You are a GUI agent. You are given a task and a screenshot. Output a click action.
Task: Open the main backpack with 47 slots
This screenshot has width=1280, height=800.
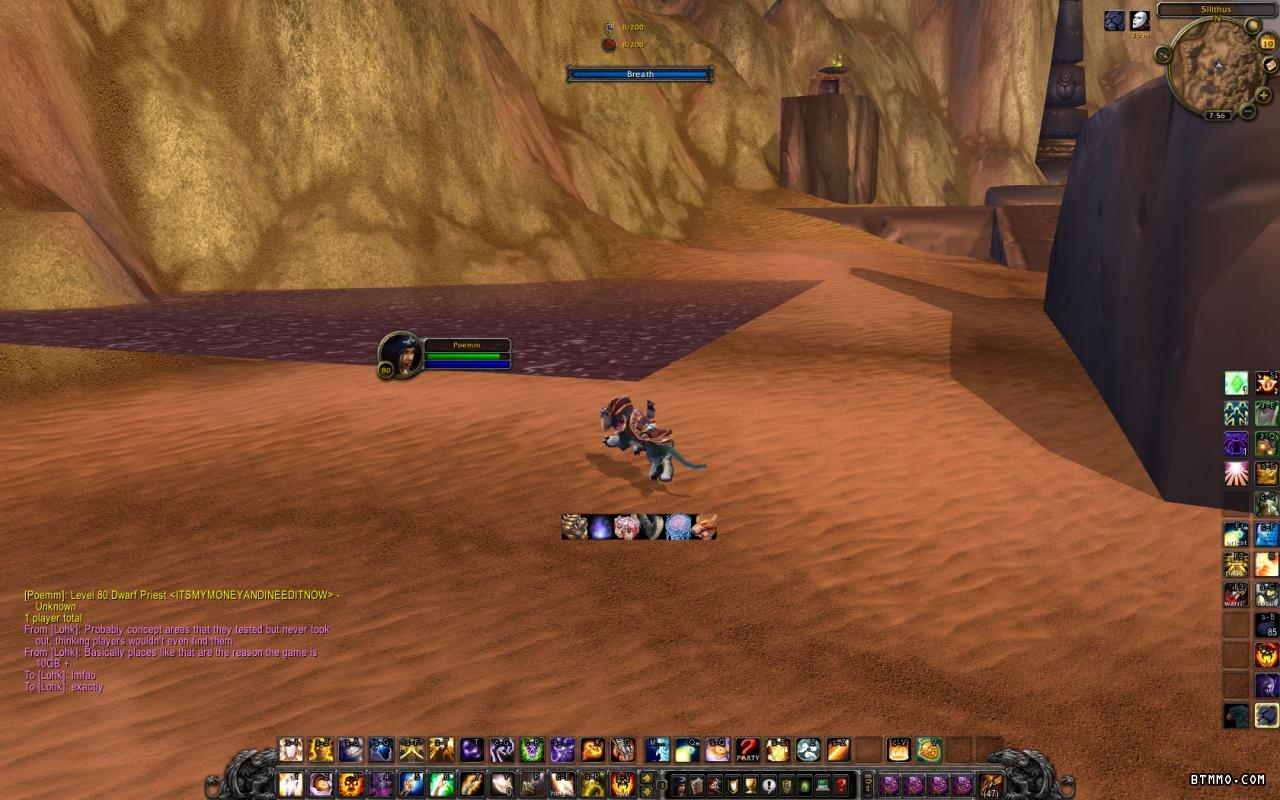[991, 785]
